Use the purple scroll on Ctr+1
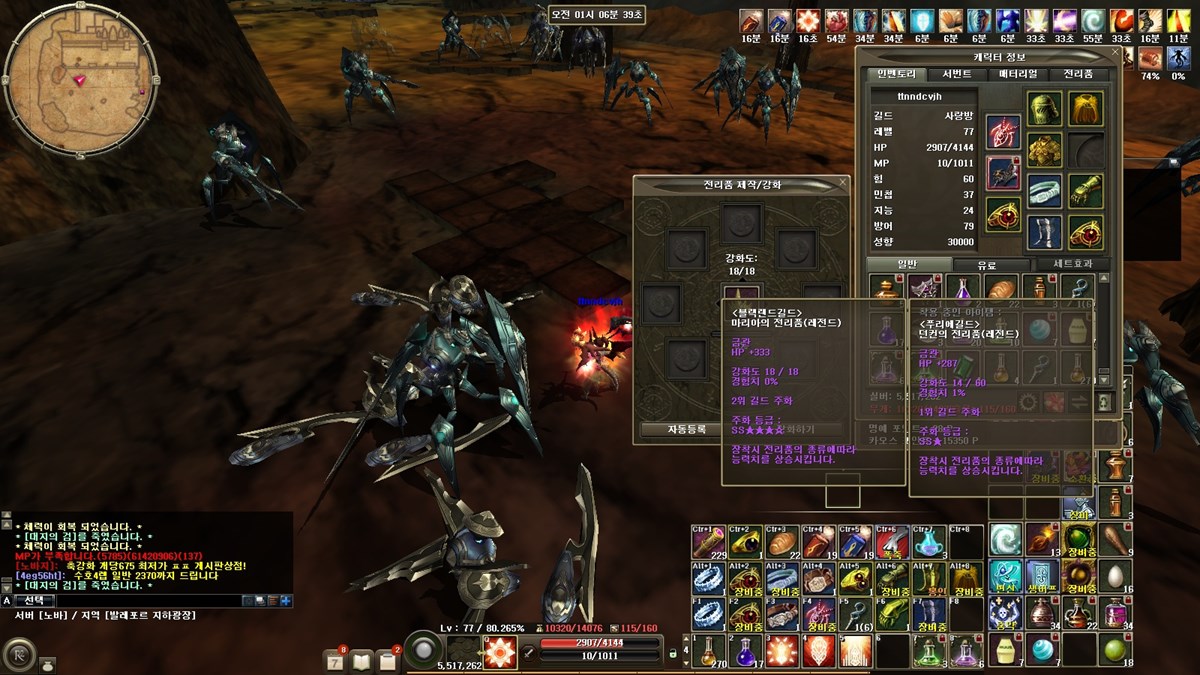Screen dimensions: 1200x675 tap(708, 541)
